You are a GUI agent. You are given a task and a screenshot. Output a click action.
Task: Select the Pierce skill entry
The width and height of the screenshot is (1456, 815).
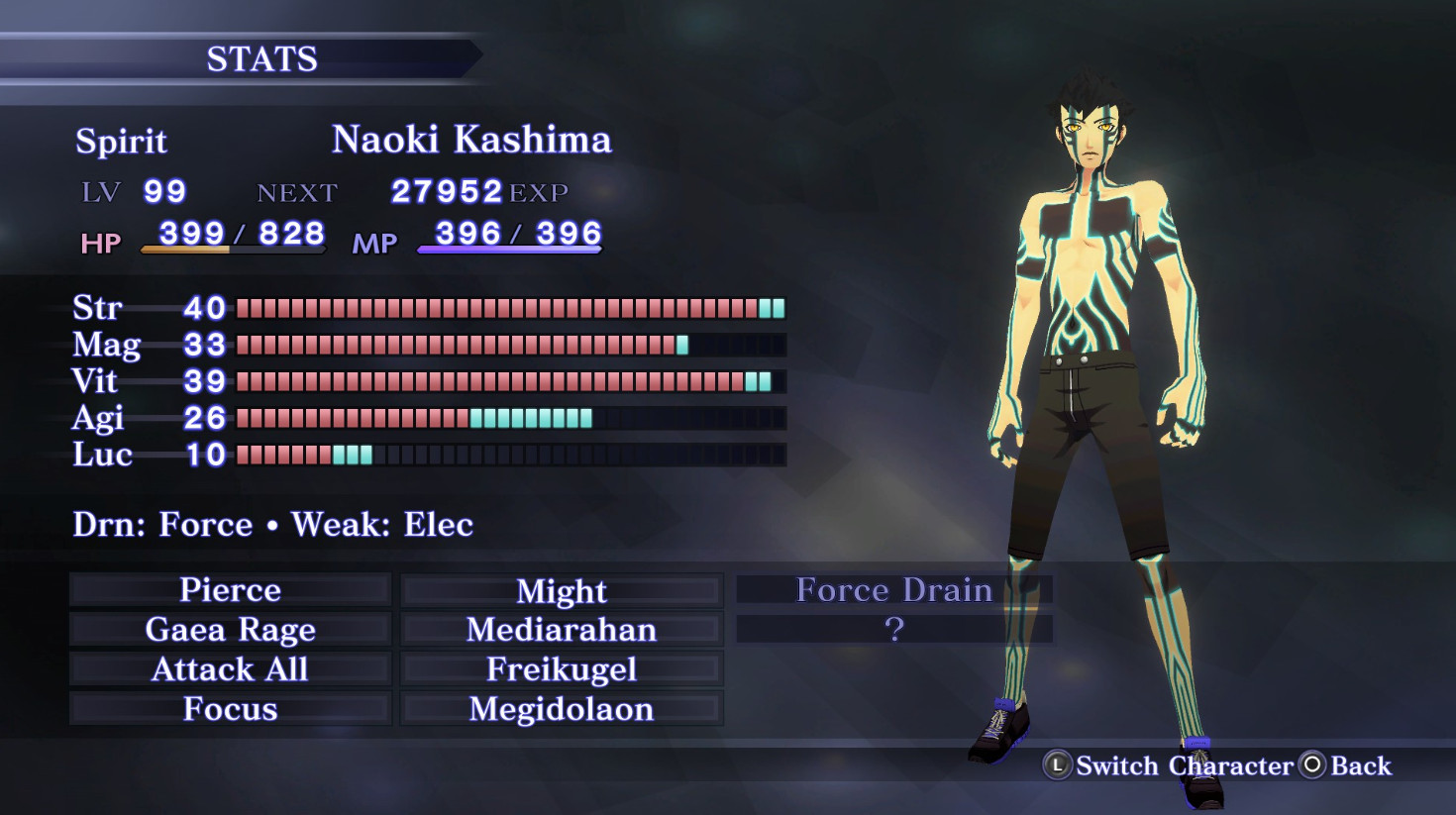click(x=228, y=590)
